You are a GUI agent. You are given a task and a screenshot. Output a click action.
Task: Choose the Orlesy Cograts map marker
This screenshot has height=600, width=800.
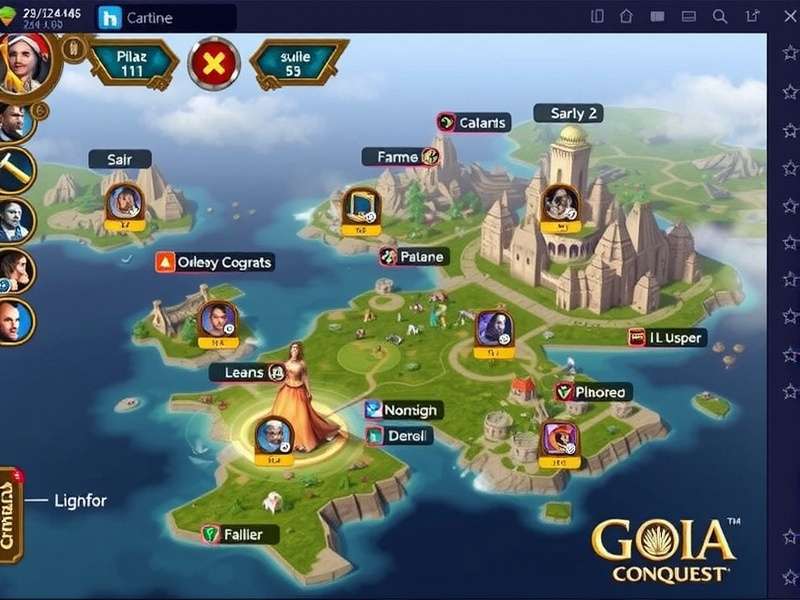click(x=215, y=262)
